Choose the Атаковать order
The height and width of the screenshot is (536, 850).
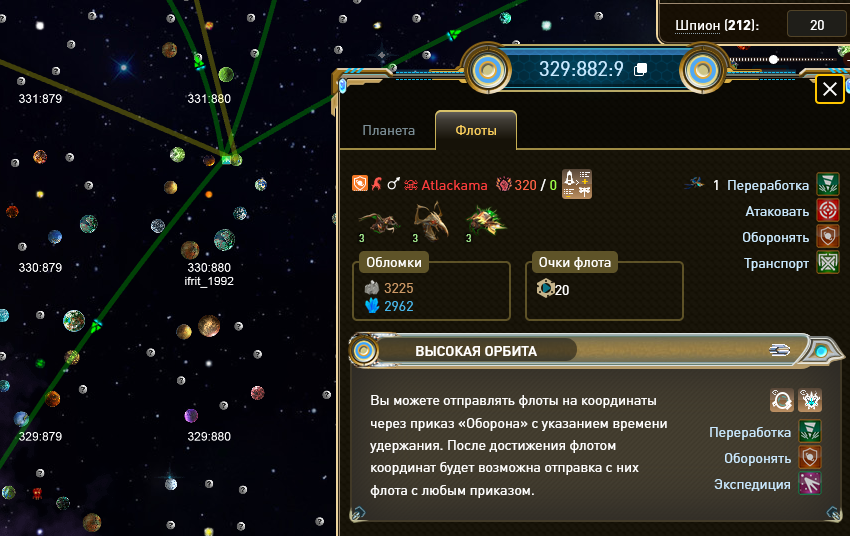(x=827, y=211)
